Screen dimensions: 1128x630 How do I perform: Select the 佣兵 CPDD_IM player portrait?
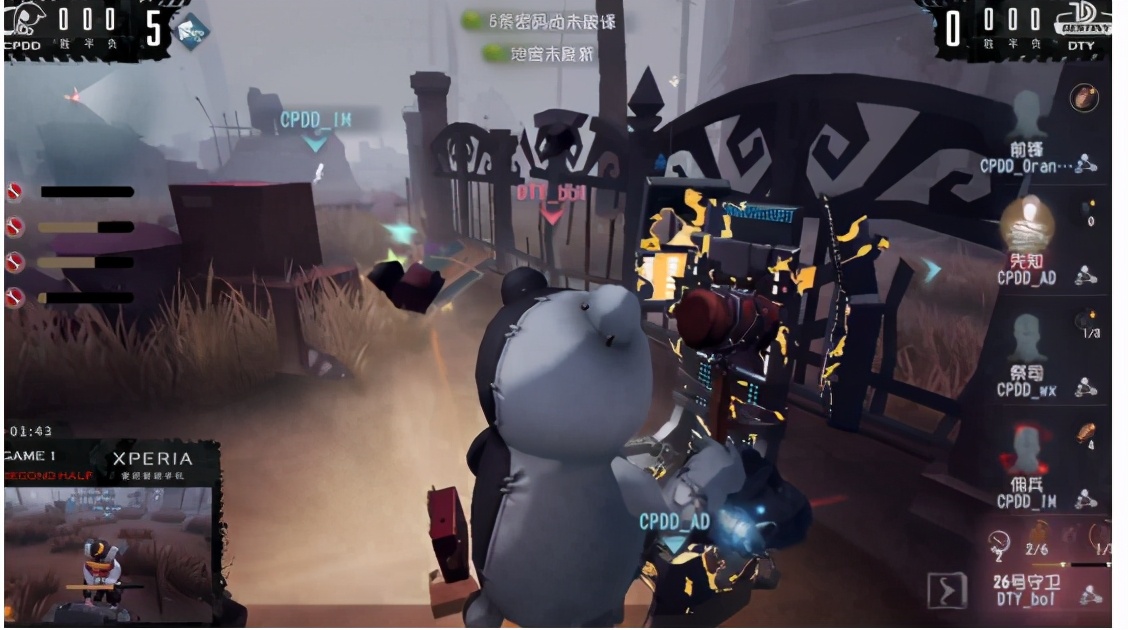(x=1027, y=448)
